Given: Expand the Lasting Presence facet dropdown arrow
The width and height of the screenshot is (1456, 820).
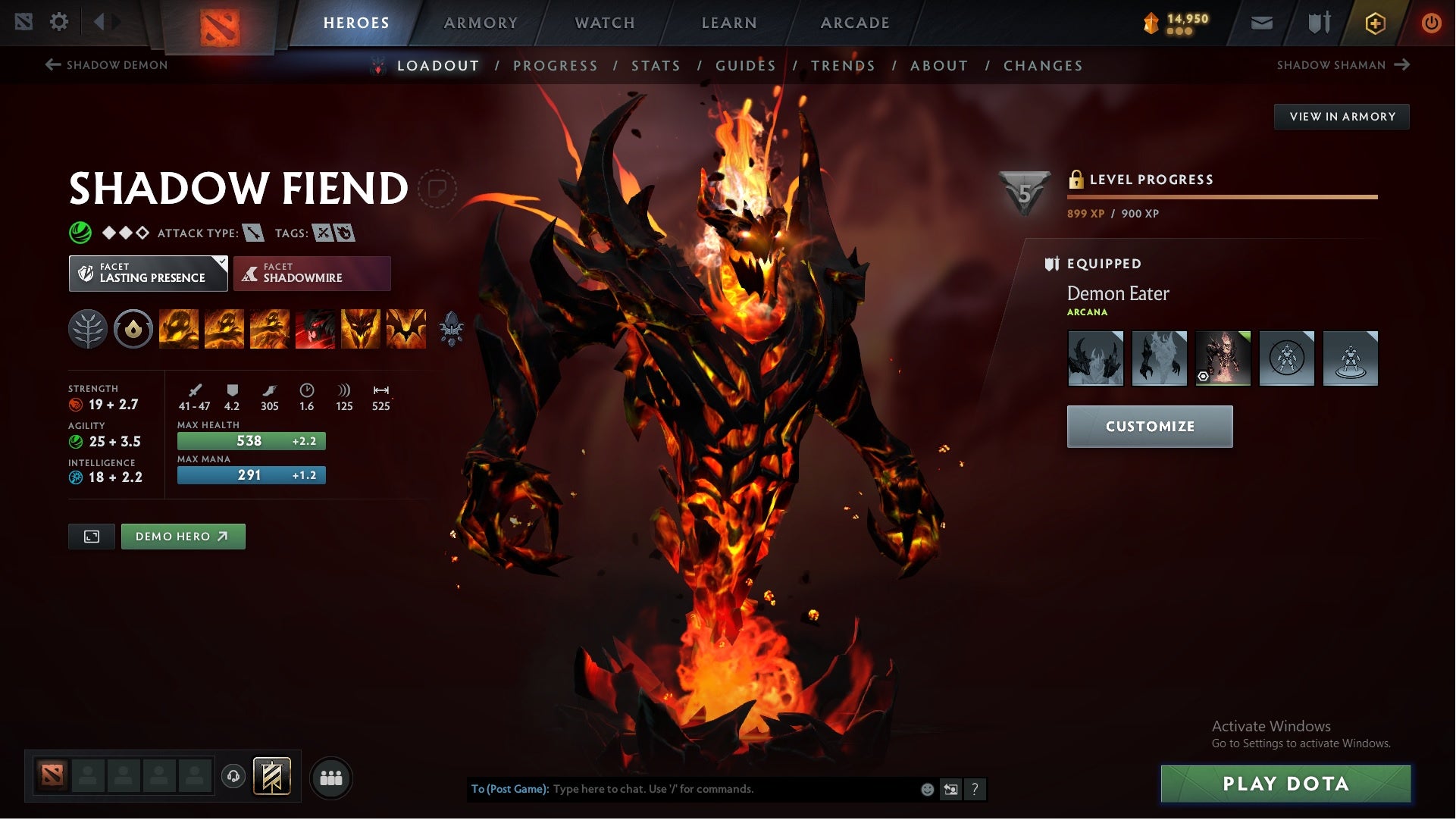Looking at the screenshot, I should coord(221,263).
